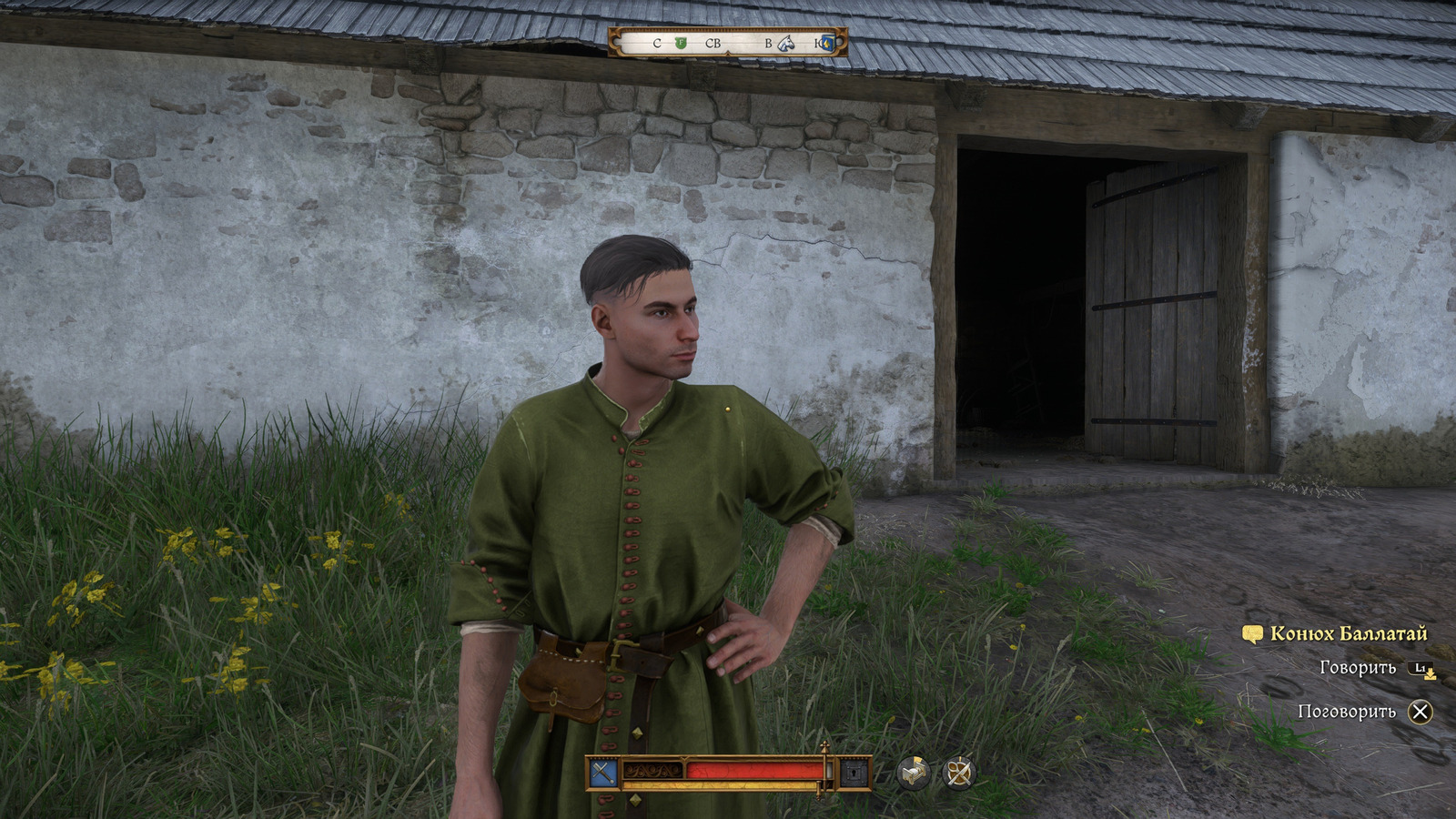1456x819 pixels.
Task: Click the white horse marker on the compass
Action: 786,43
